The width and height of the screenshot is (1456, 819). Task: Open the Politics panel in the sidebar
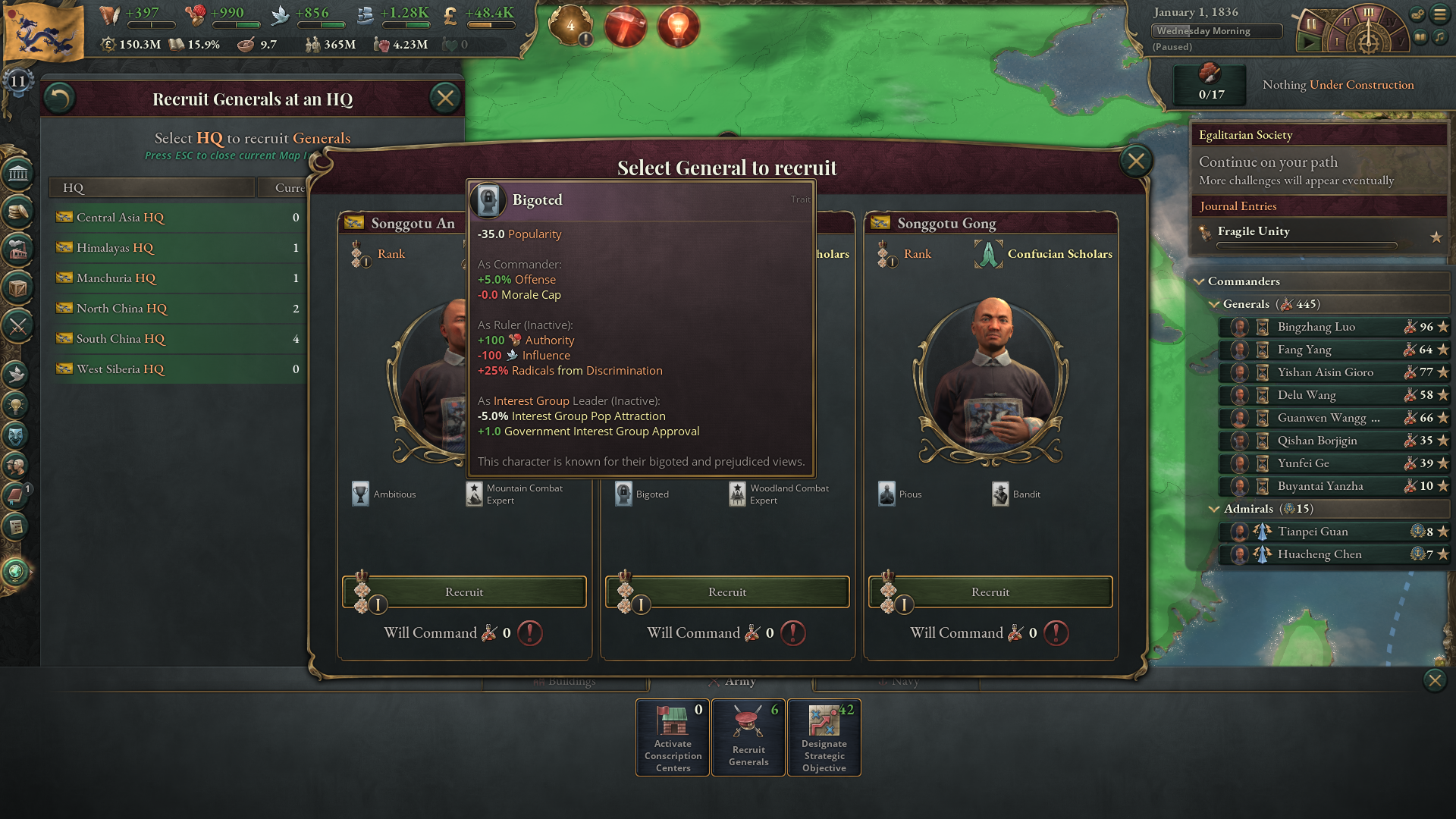(18, 173)
